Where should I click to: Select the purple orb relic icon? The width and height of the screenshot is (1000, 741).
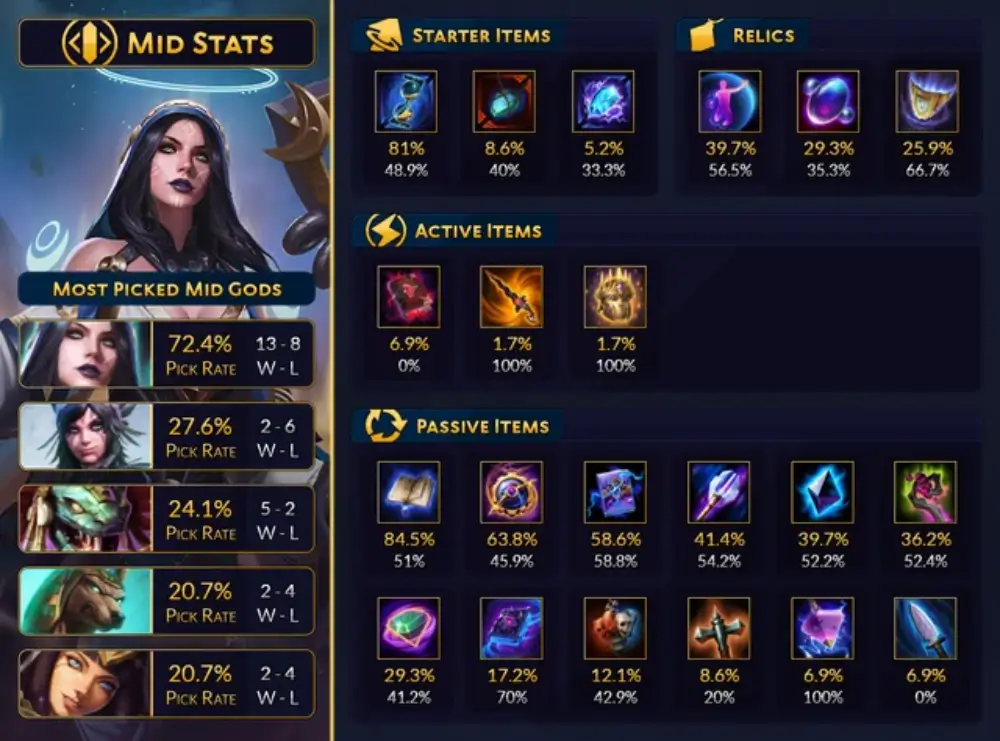click(827, 101)
